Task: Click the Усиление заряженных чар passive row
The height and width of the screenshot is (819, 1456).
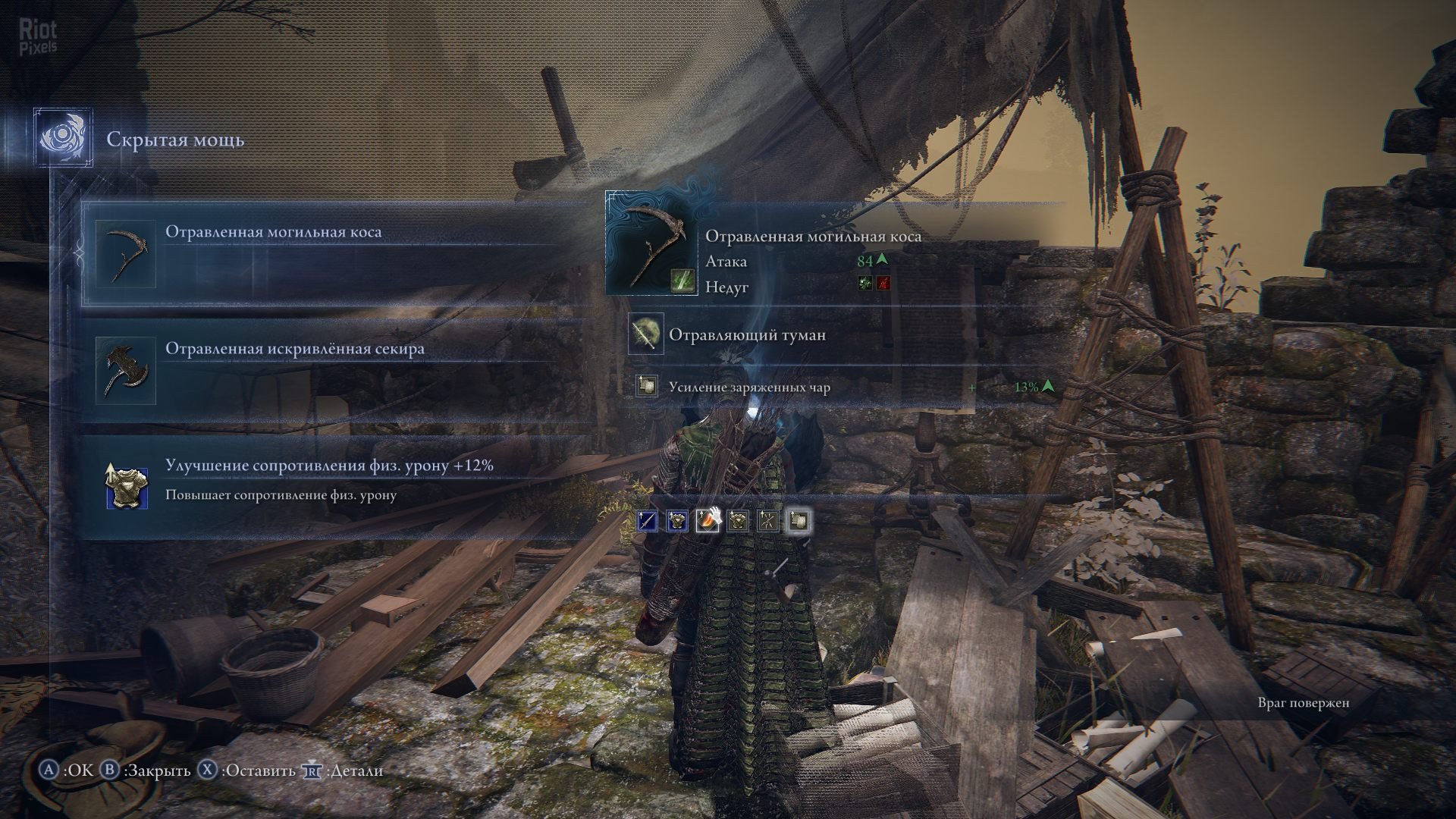Action: [834, 388]
